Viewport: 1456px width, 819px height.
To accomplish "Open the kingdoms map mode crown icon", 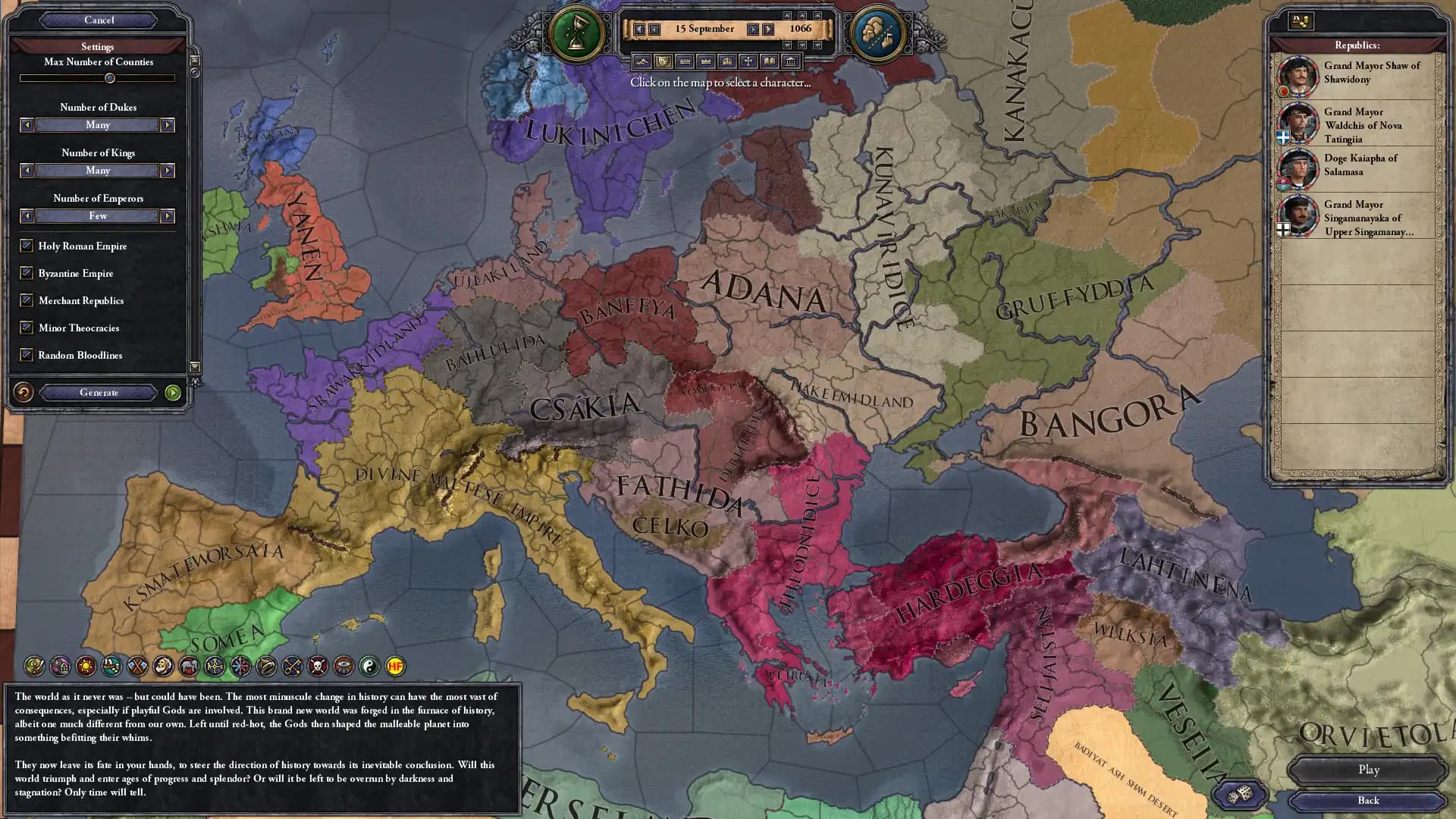I will coord(706,61).
